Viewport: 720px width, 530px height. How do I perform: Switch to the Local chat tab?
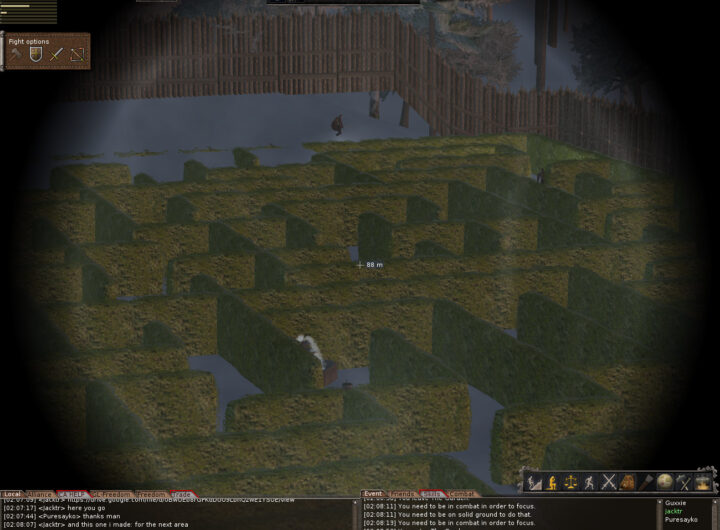click(x=12, y=494)
